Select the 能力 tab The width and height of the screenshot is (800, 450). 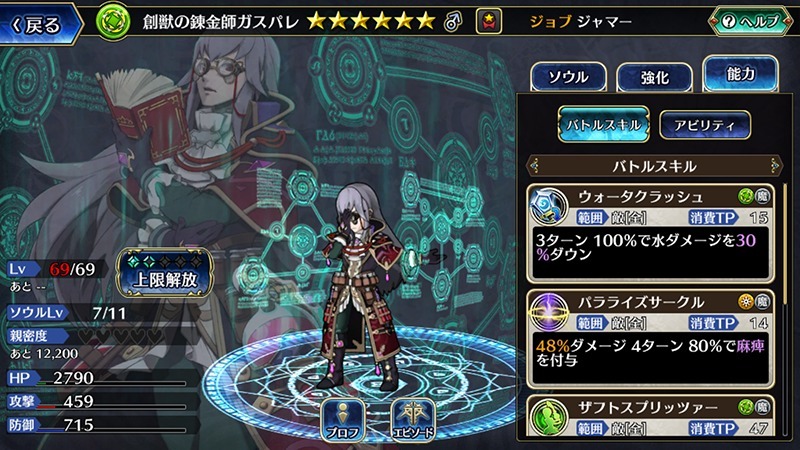pos(742,74)
